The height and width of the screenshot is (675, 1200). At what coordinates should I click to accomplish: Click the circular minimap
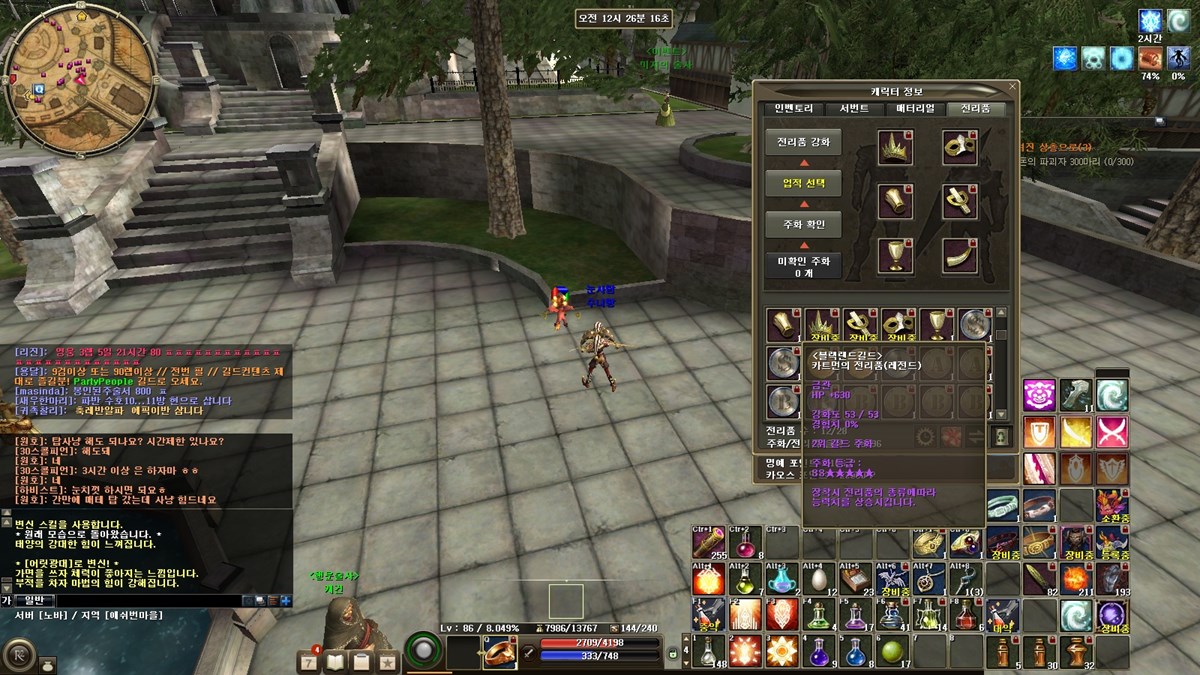click(79, 78)
